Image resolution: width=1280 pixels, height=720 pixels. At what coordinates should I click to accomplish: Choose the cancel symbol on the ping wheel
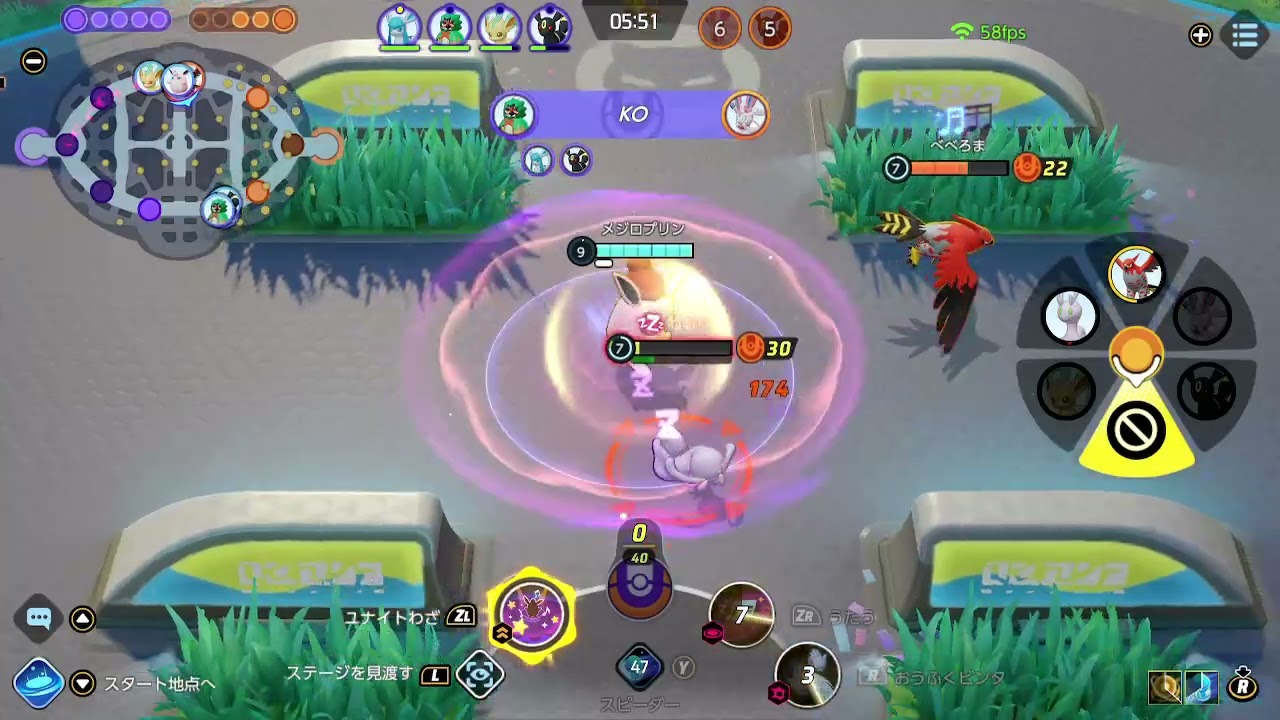(x=1136, y=432)
